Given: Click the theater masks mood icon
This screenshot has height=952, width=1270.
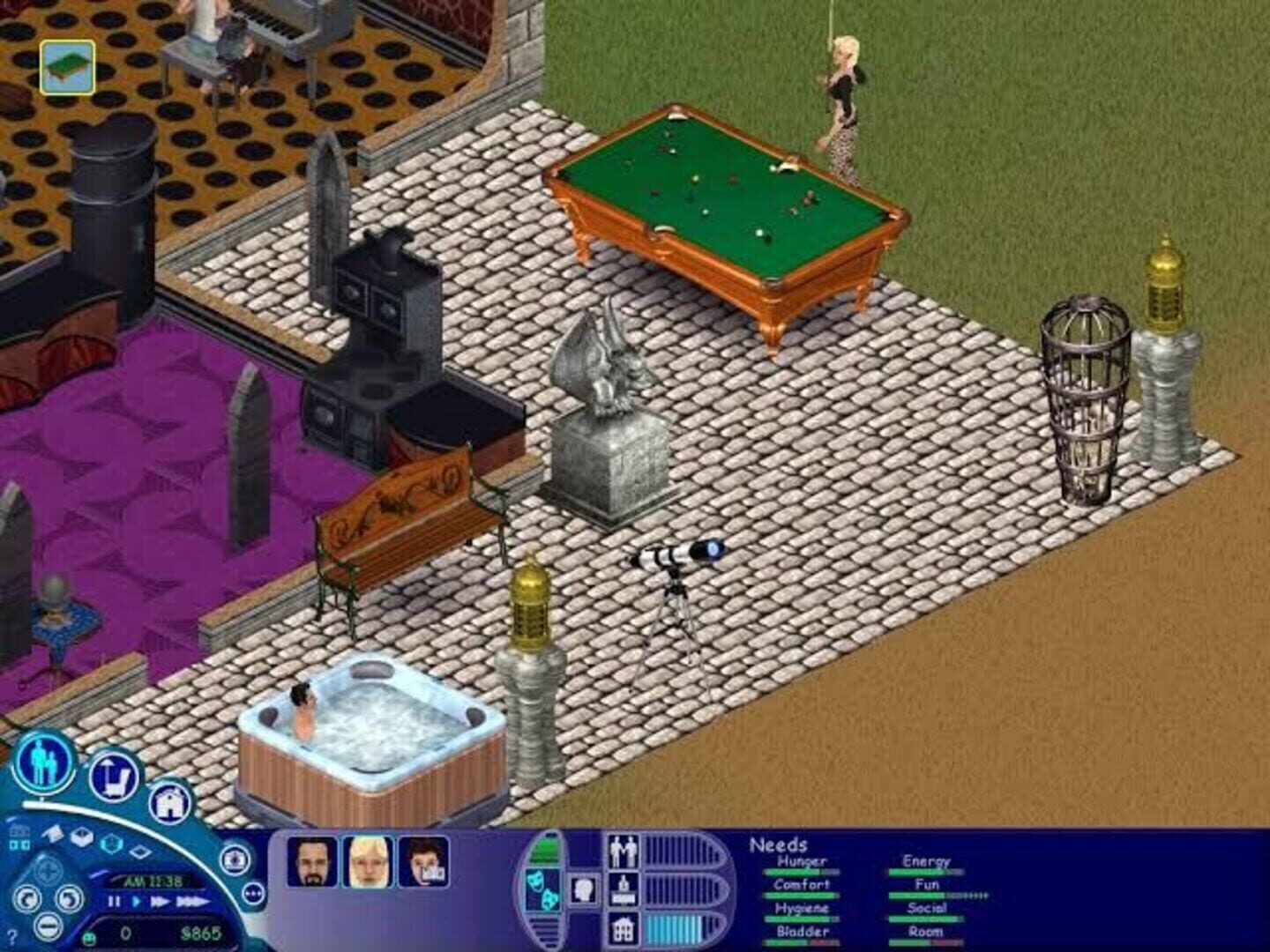Looking at the screenshot, I should point(542,889).
